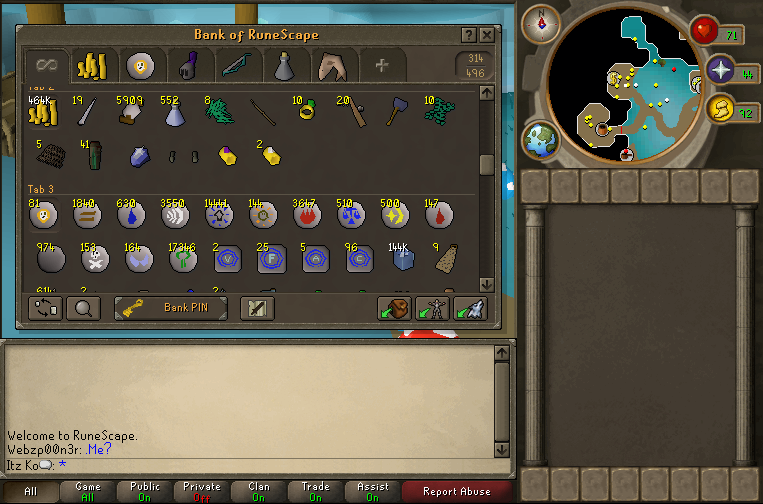The image size is (763, 504).
Task: Deposit carried items with backpack button
Action: (394, 308)
